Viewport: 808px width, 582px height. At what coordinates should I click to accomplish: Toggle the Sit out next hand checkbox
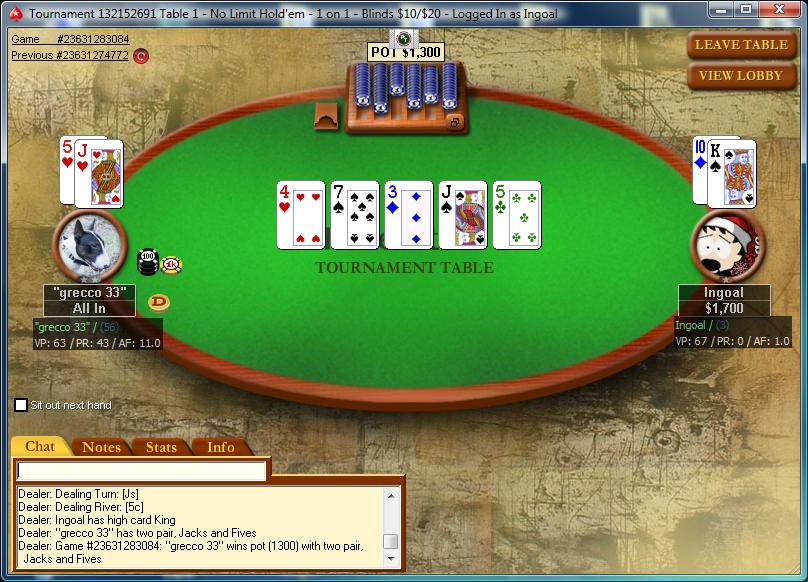pos(21,405)
